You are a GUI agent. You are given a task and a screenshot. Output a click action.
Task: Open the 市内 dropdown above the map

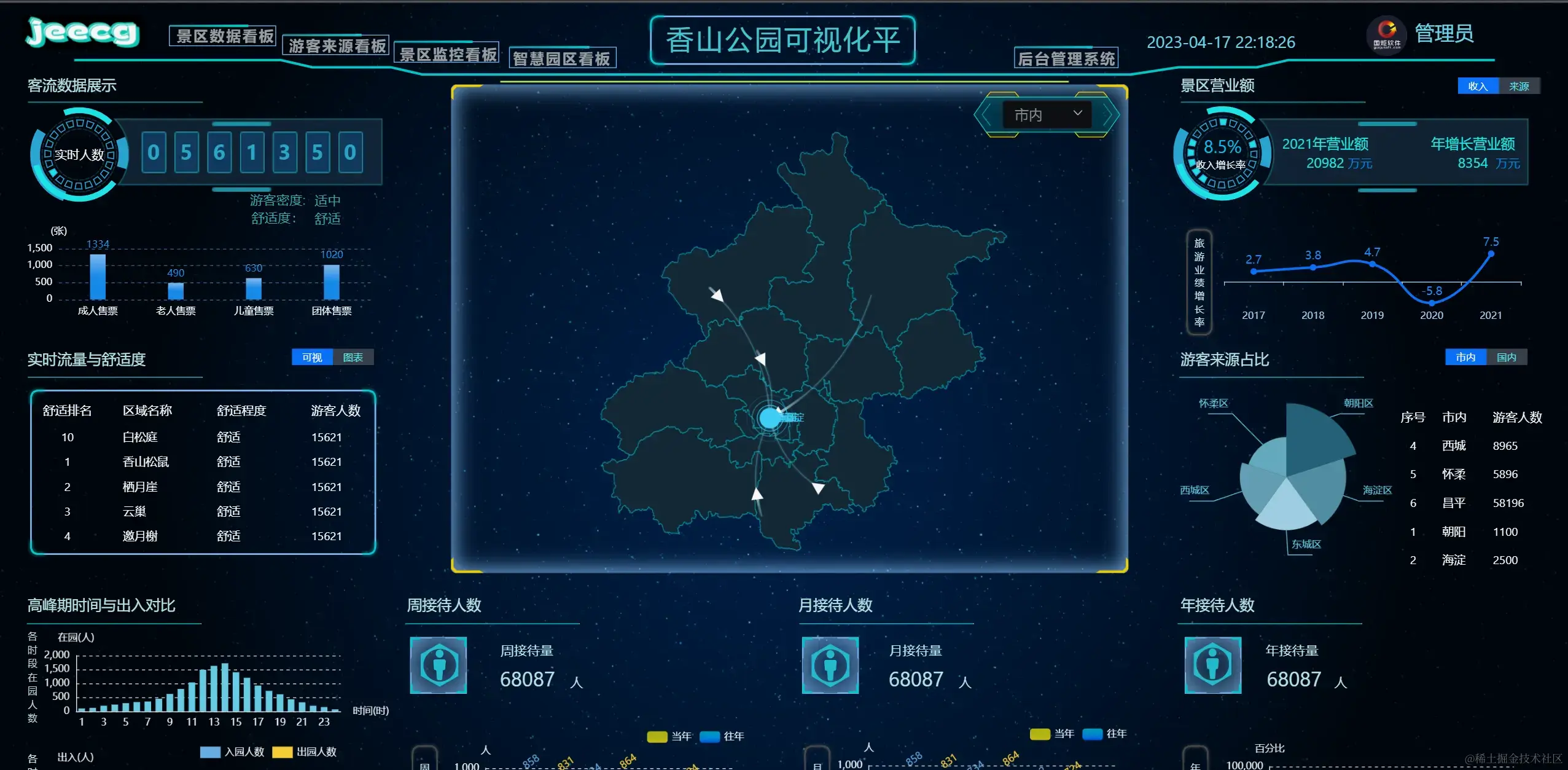pos(1046,114)
